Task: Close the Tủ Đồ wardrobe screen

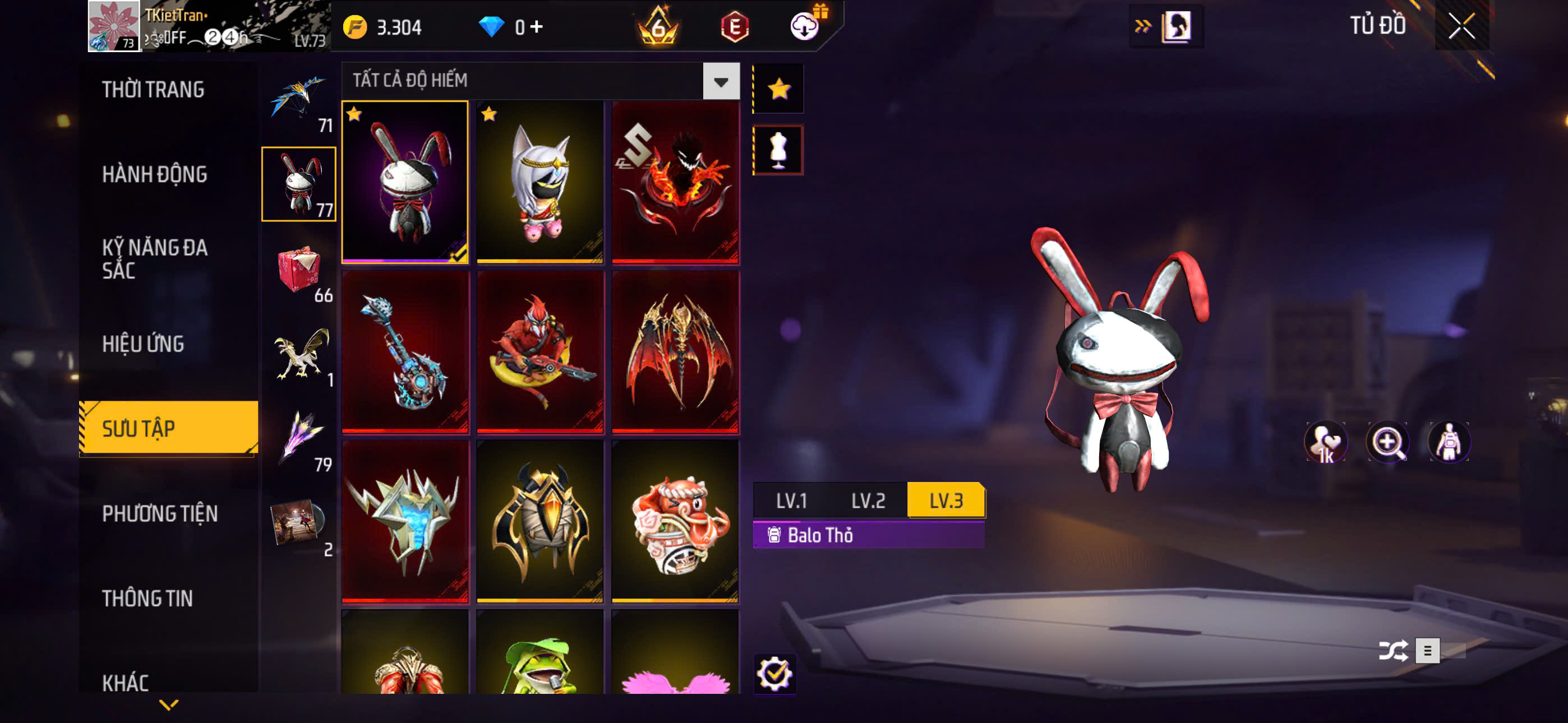Action: coord(1461,26)
